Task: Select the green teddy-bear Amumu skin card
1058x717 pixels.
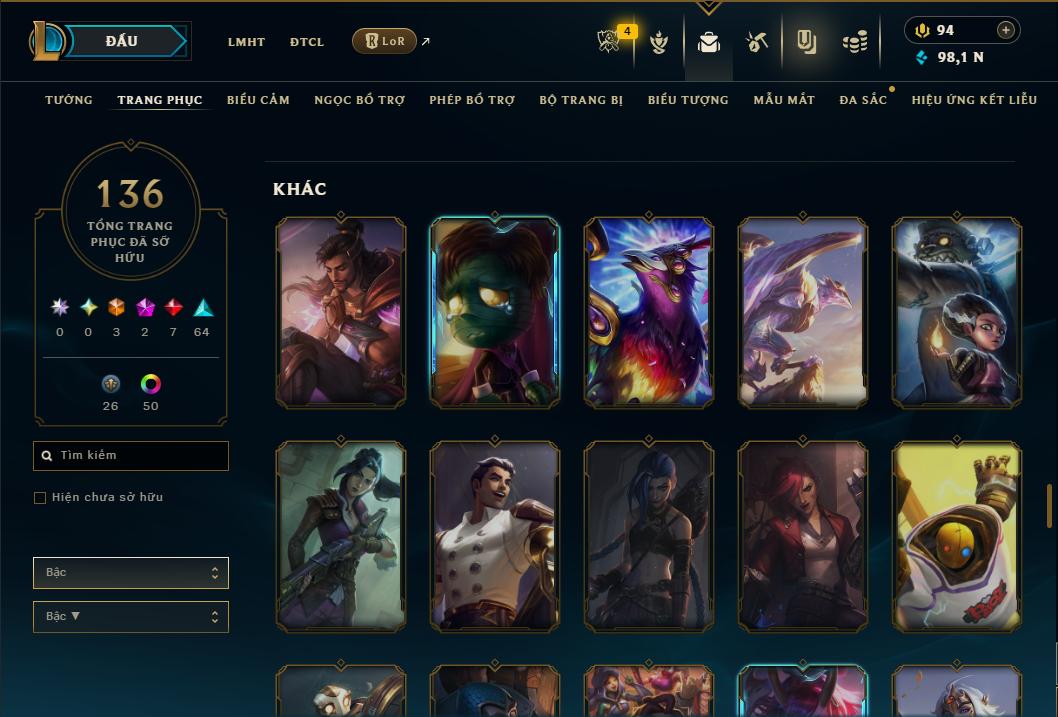Action: click(494, 312)
